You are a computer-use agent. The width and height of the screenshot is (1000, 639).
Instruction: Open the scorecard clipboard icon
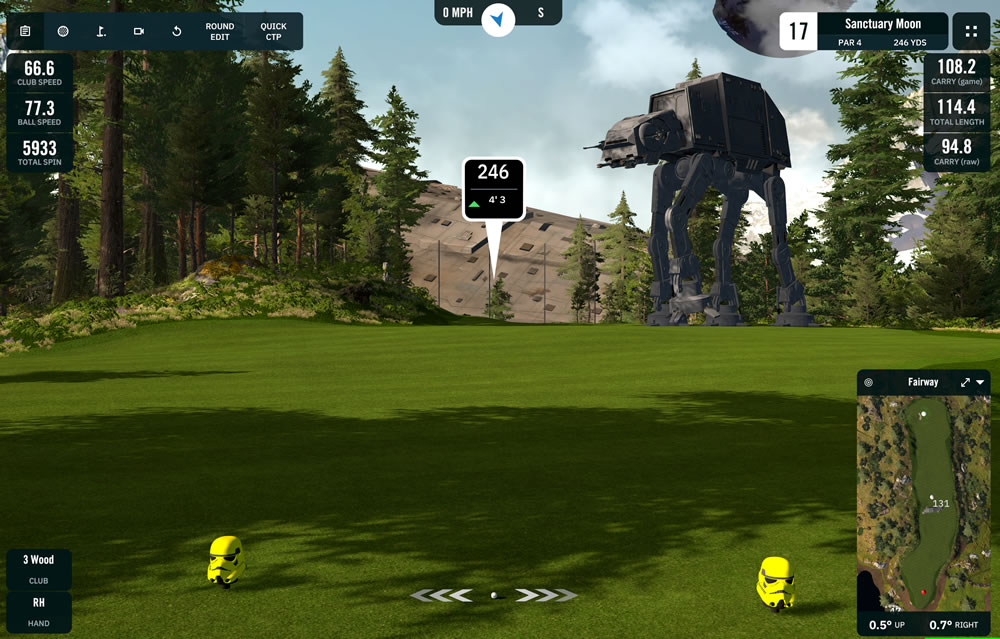point(25,31)
